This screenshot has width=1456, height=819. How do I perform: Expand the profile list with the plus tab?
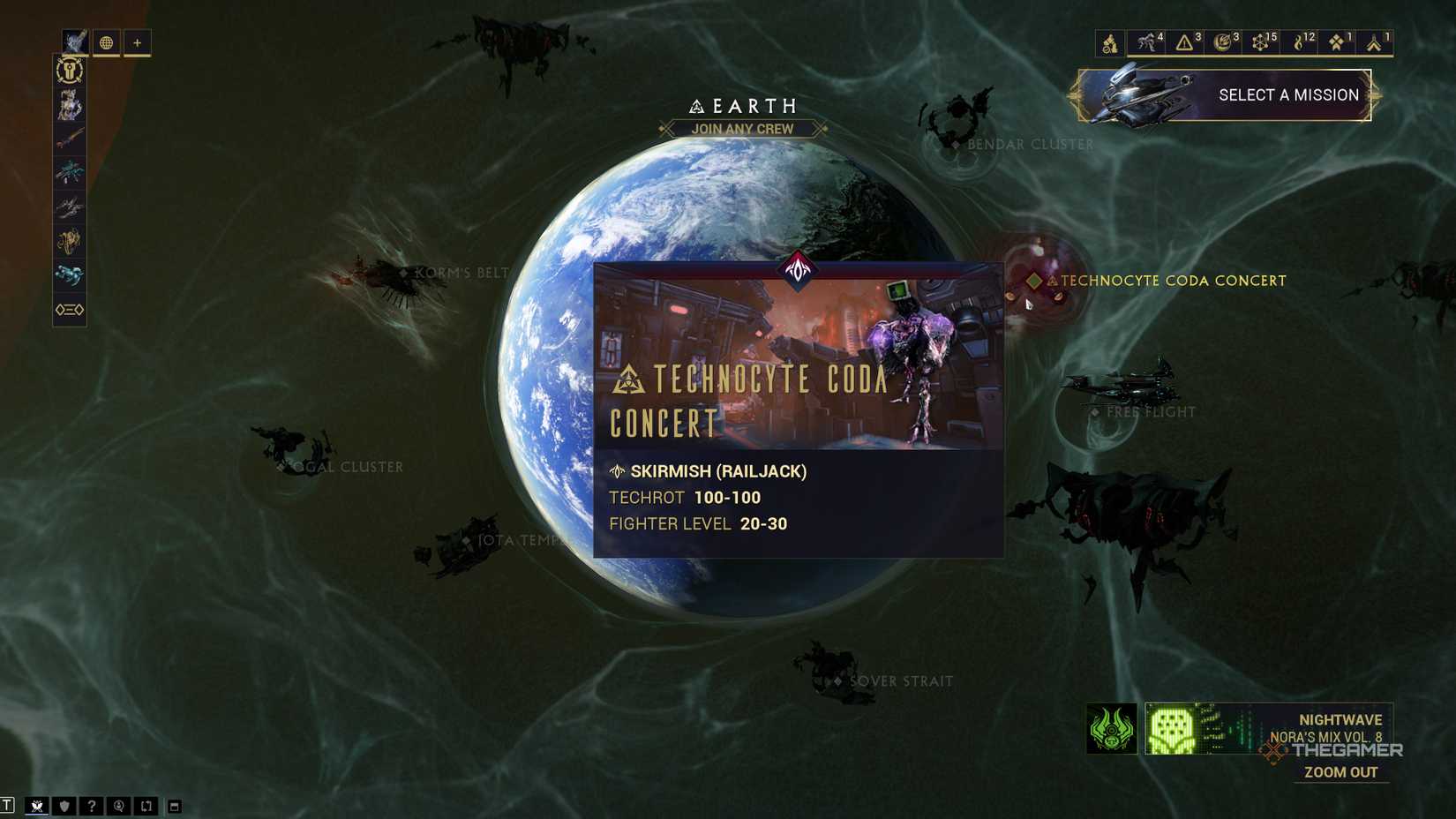[x=137, y=42]
